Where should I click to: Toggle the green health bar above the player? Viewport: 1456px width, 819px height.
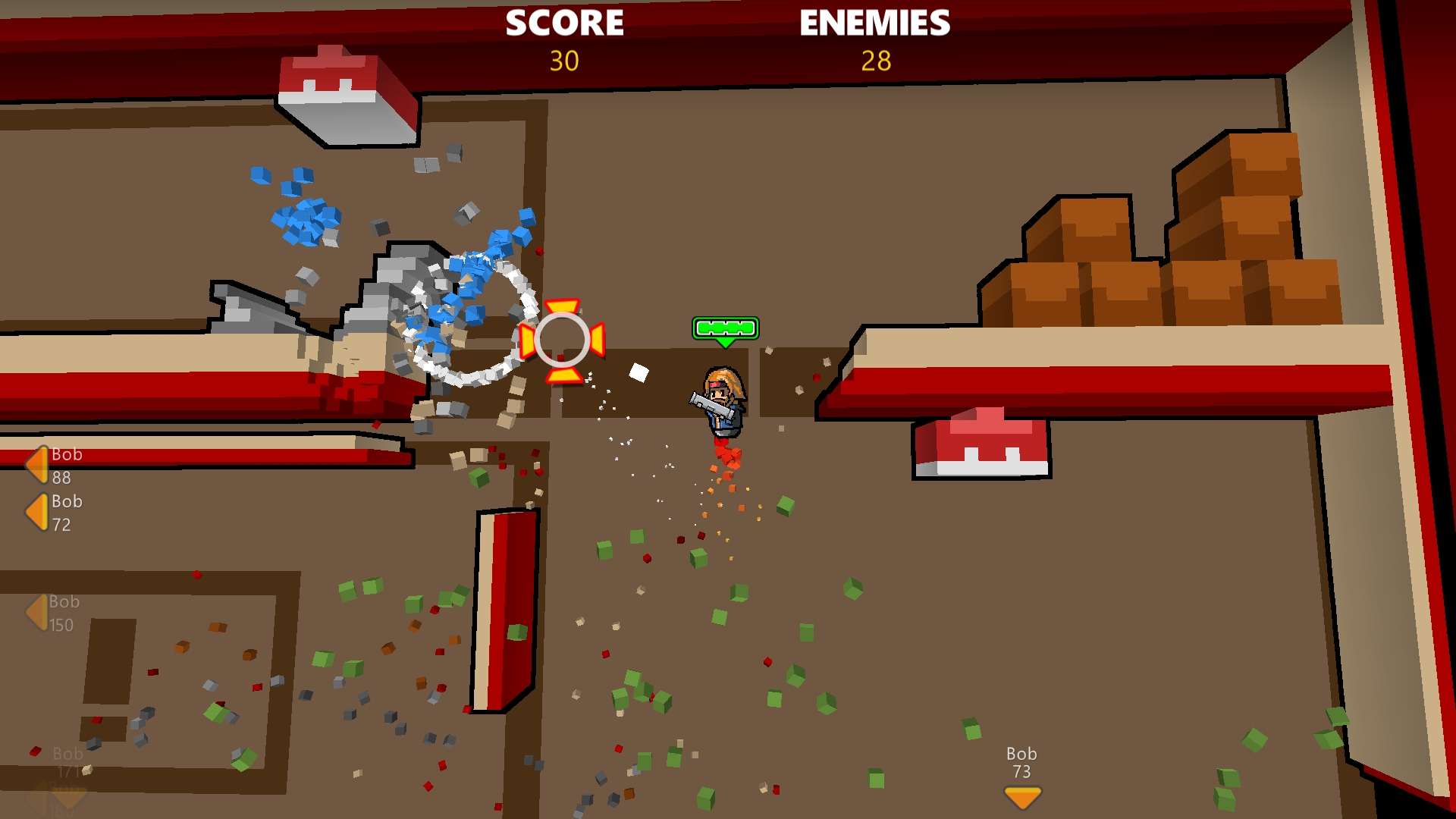(x=724, y=329)
